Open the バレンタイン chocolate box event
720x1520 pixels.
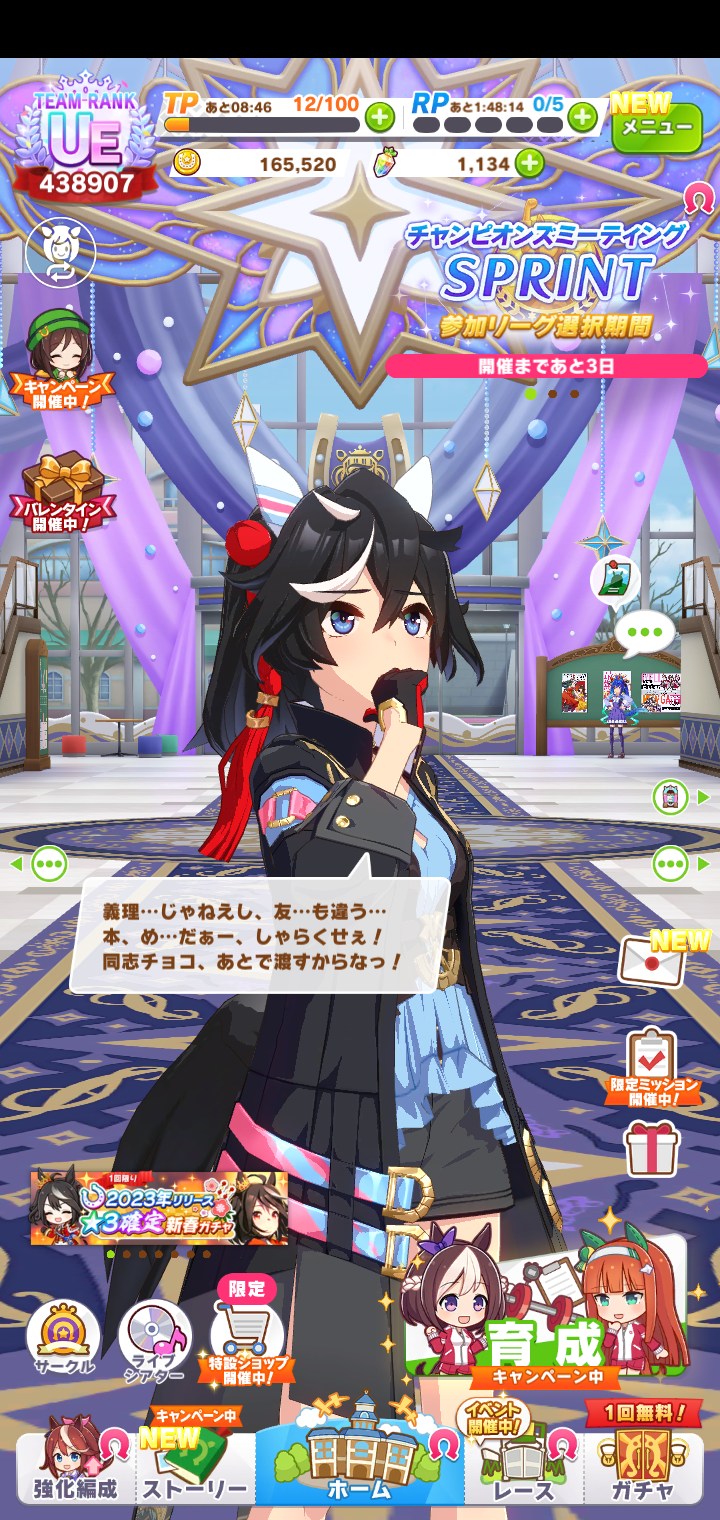[x=63, y=490]
